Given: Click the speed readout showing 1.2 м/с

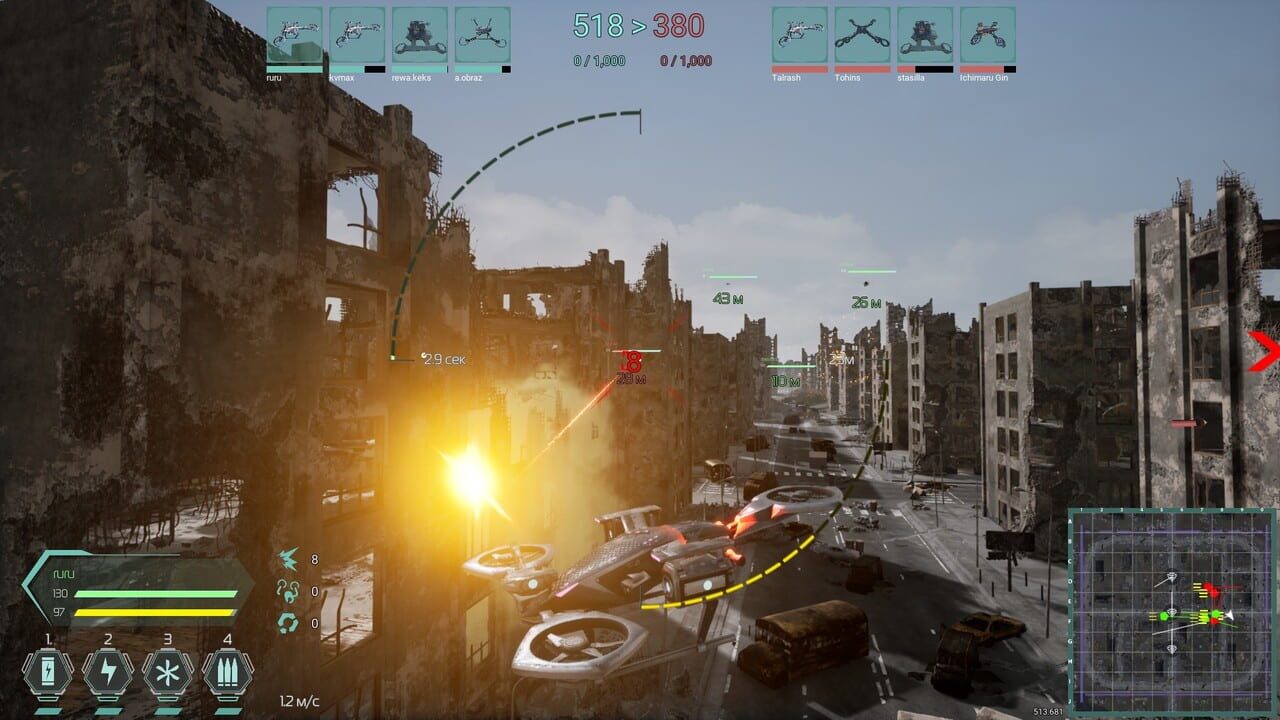Looking at the screenshot, I should (300, 702).
